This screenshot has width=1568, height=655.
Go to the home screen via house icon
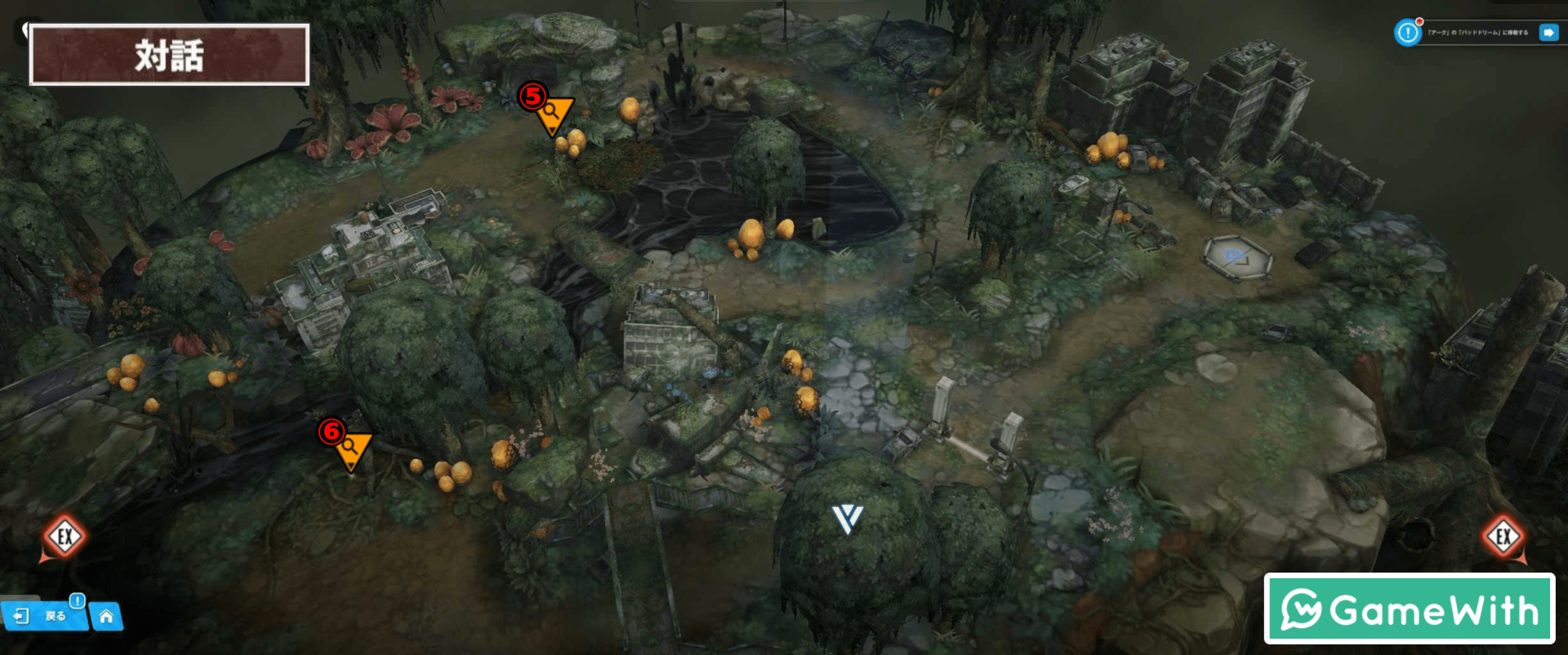point(106,617)
